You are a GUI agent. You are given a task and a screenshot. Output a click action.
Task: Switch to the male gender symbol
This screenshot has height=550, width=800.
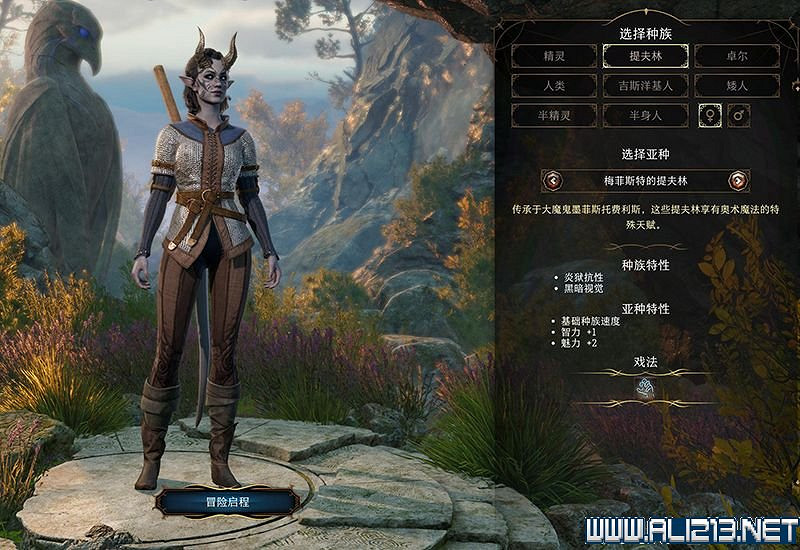[740, 116]
